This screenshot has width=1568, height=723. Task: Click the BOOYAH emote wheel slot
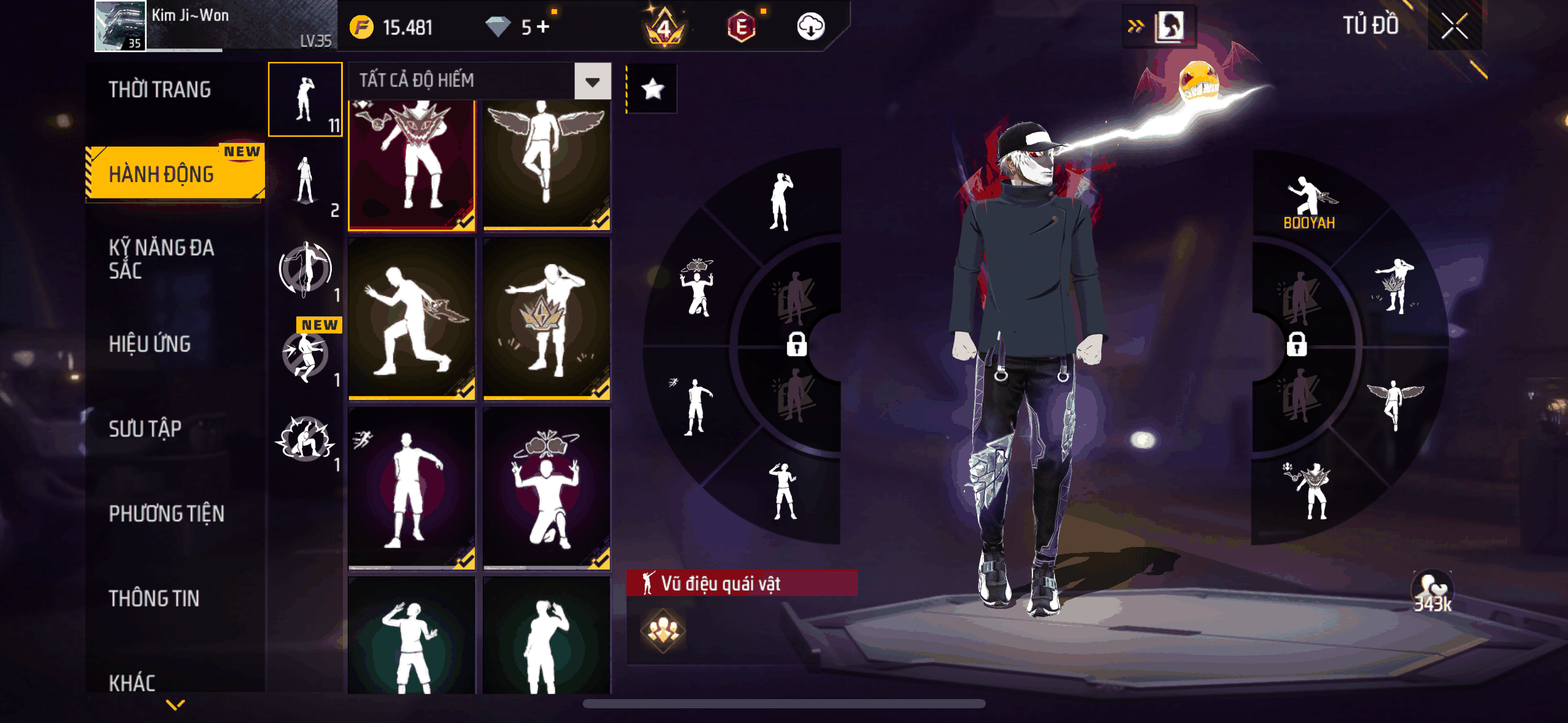click(1309, 202)
